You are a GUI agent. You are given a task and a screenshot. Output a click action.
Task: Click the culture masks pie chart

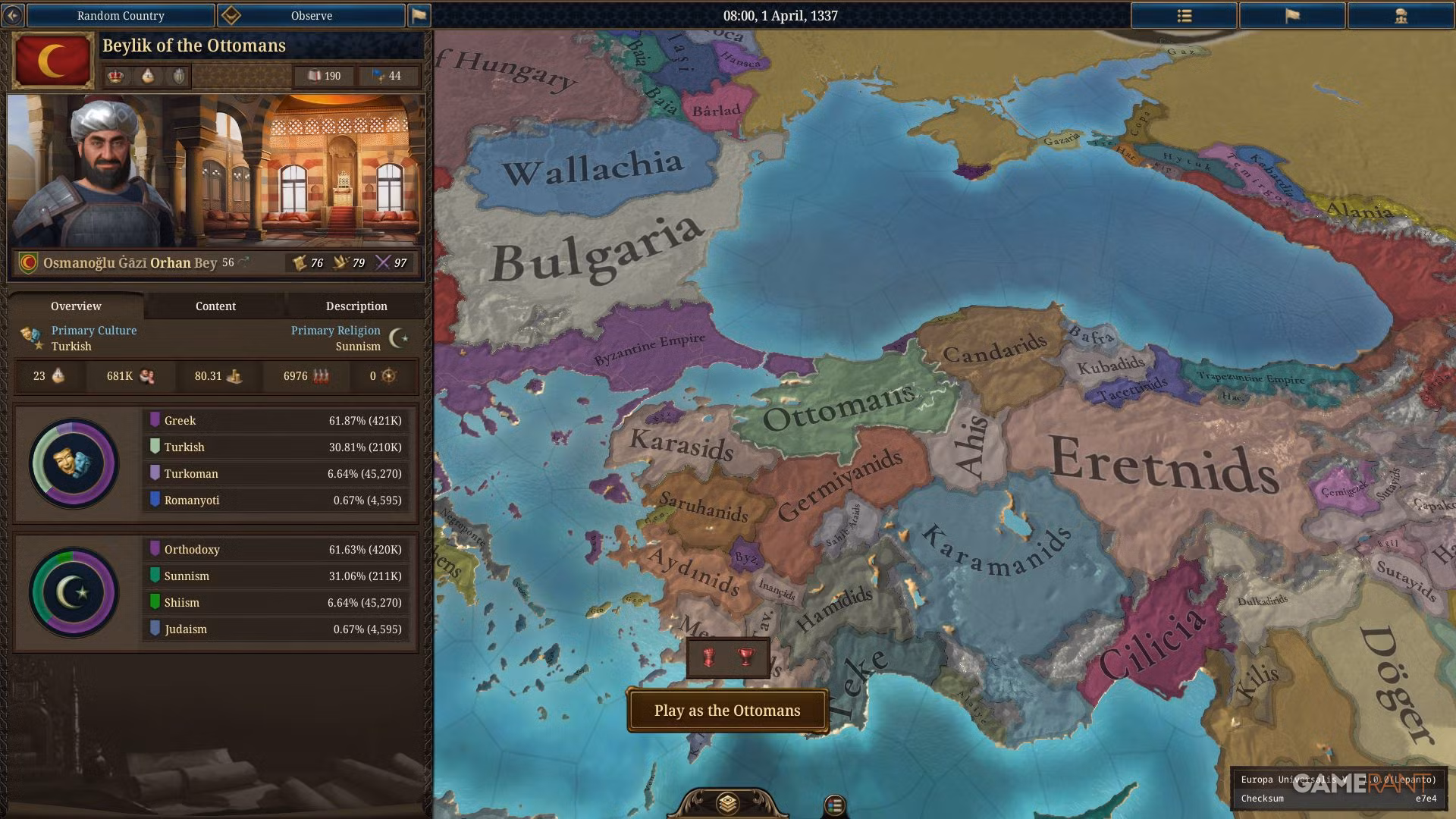click(74, 463)
